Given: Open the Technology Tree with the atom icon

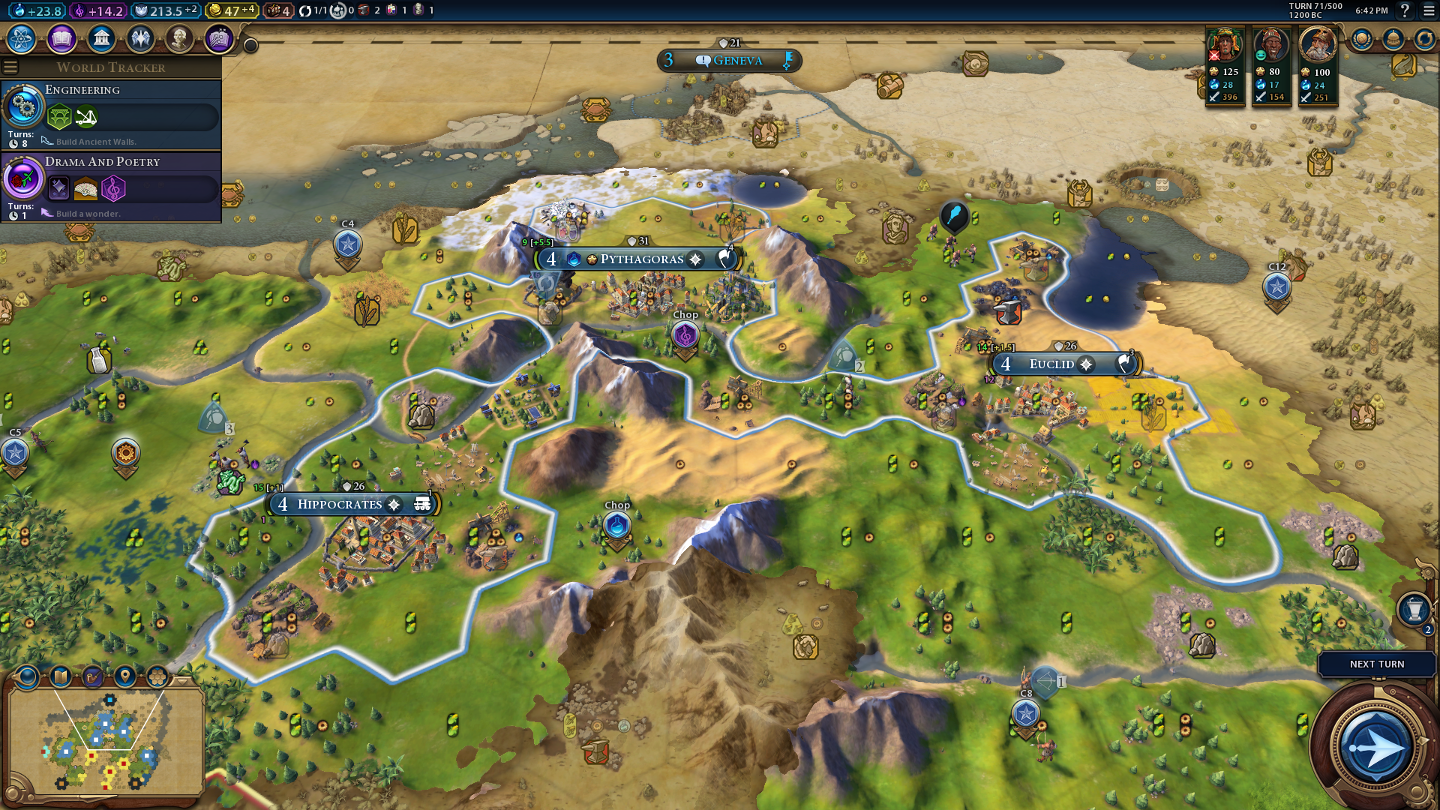Looking at the screenshot, I should pyautogui.click(x=22, y=39).
